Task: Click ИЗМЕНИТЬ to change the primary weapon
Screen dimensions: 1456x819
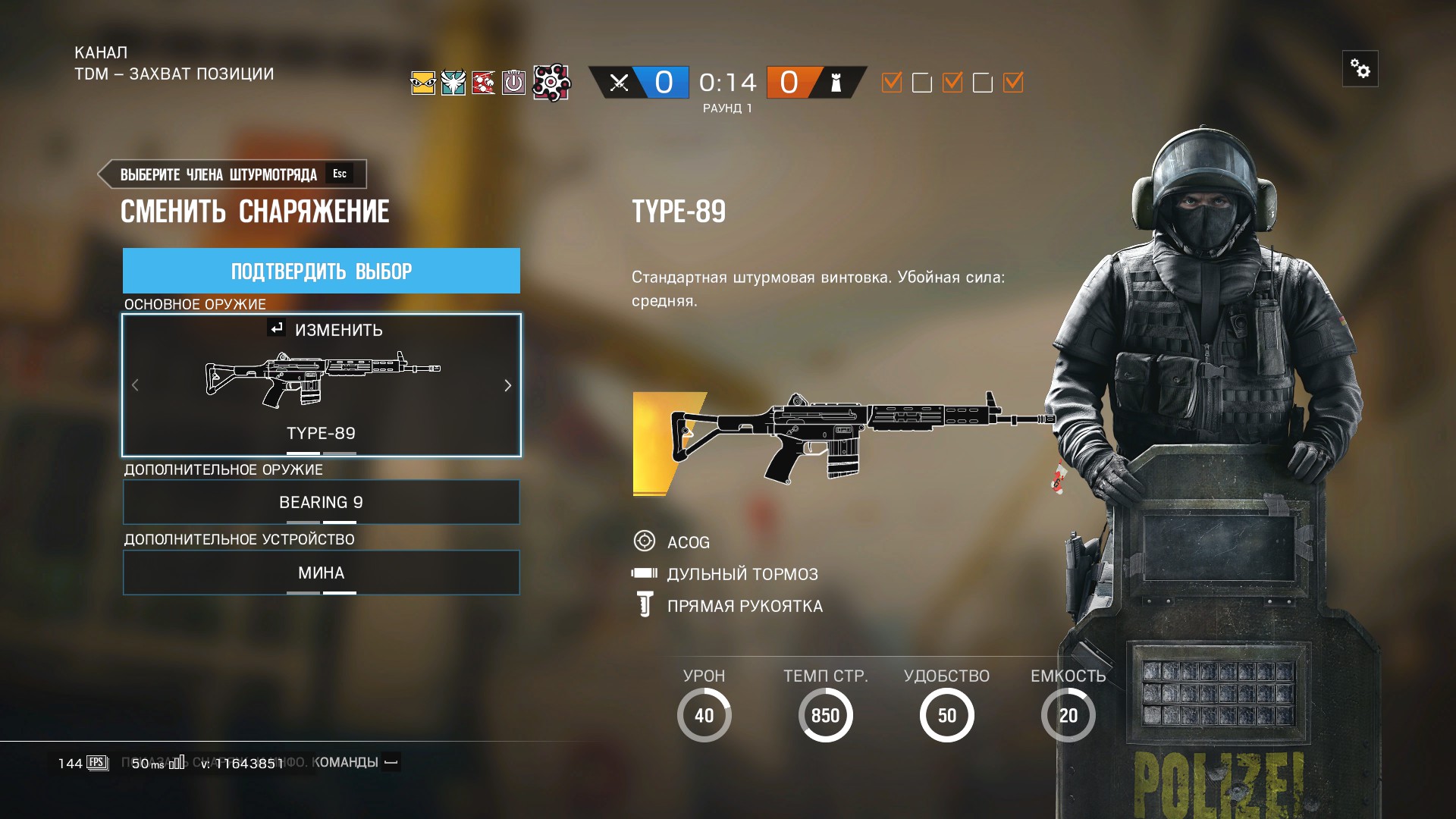Action: click(329, 330)
